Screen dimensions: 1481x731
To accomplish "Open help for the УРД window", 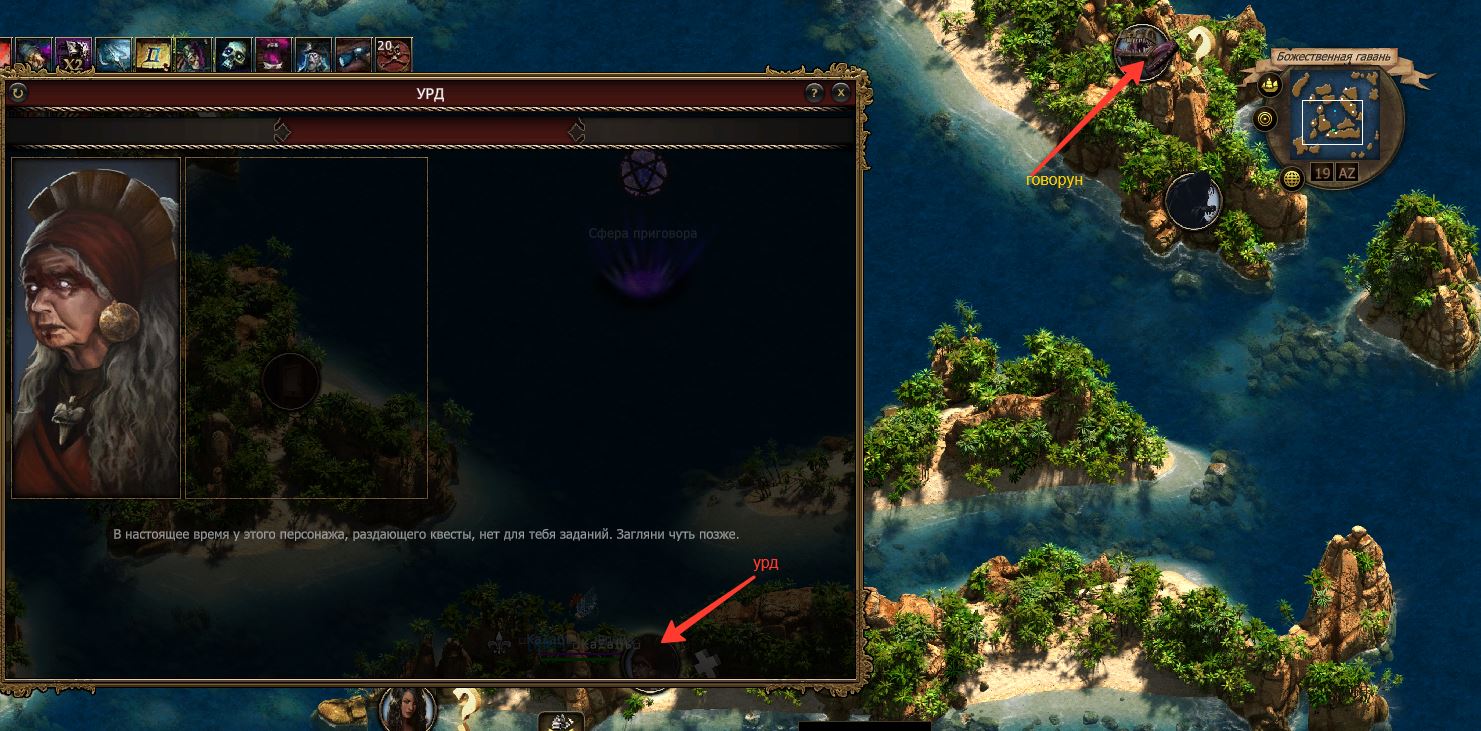I will click(x=814, y=93).
